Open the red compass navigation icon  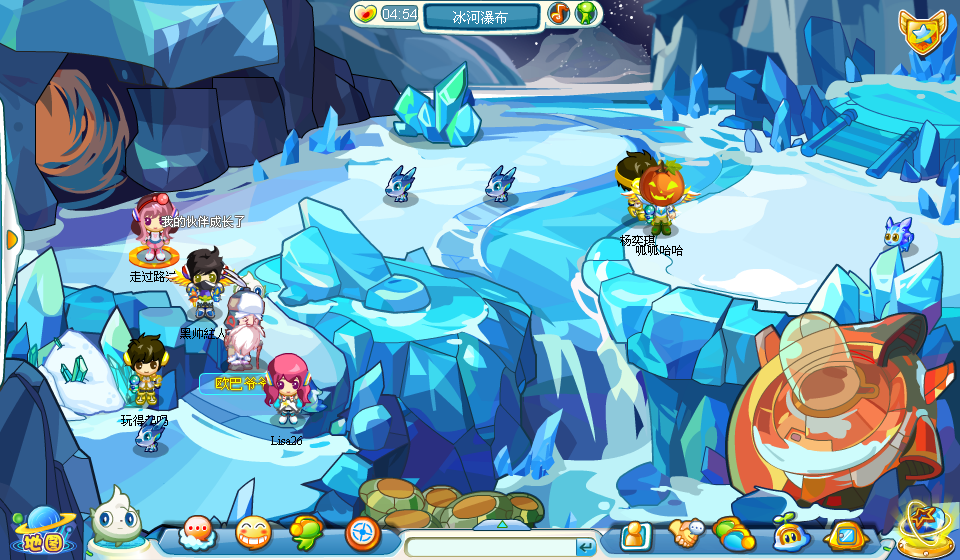pyautogui.click(x=362, y=534)
